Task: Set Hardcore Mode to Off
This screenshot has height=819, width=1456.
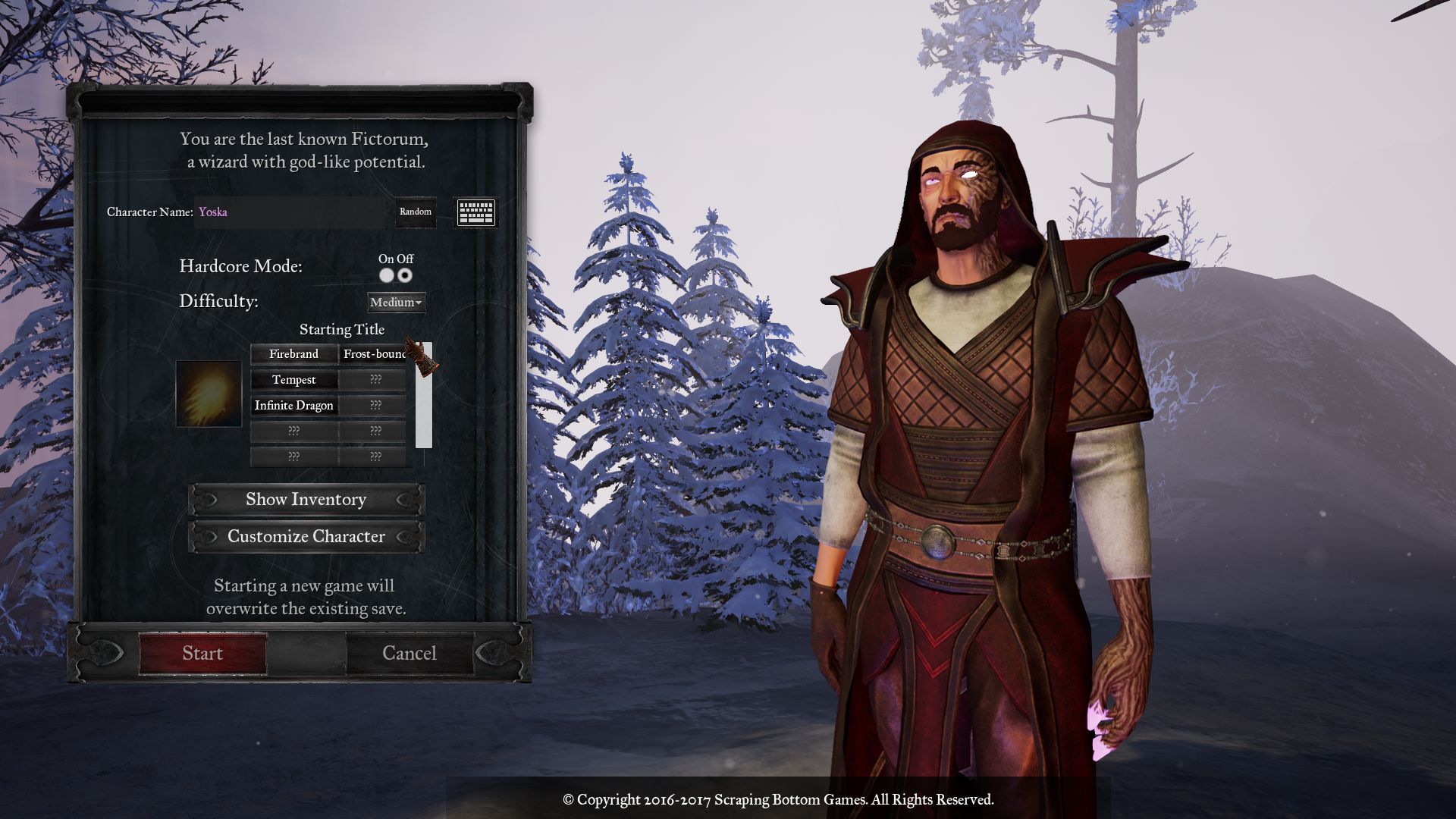Action: [406, 275]
